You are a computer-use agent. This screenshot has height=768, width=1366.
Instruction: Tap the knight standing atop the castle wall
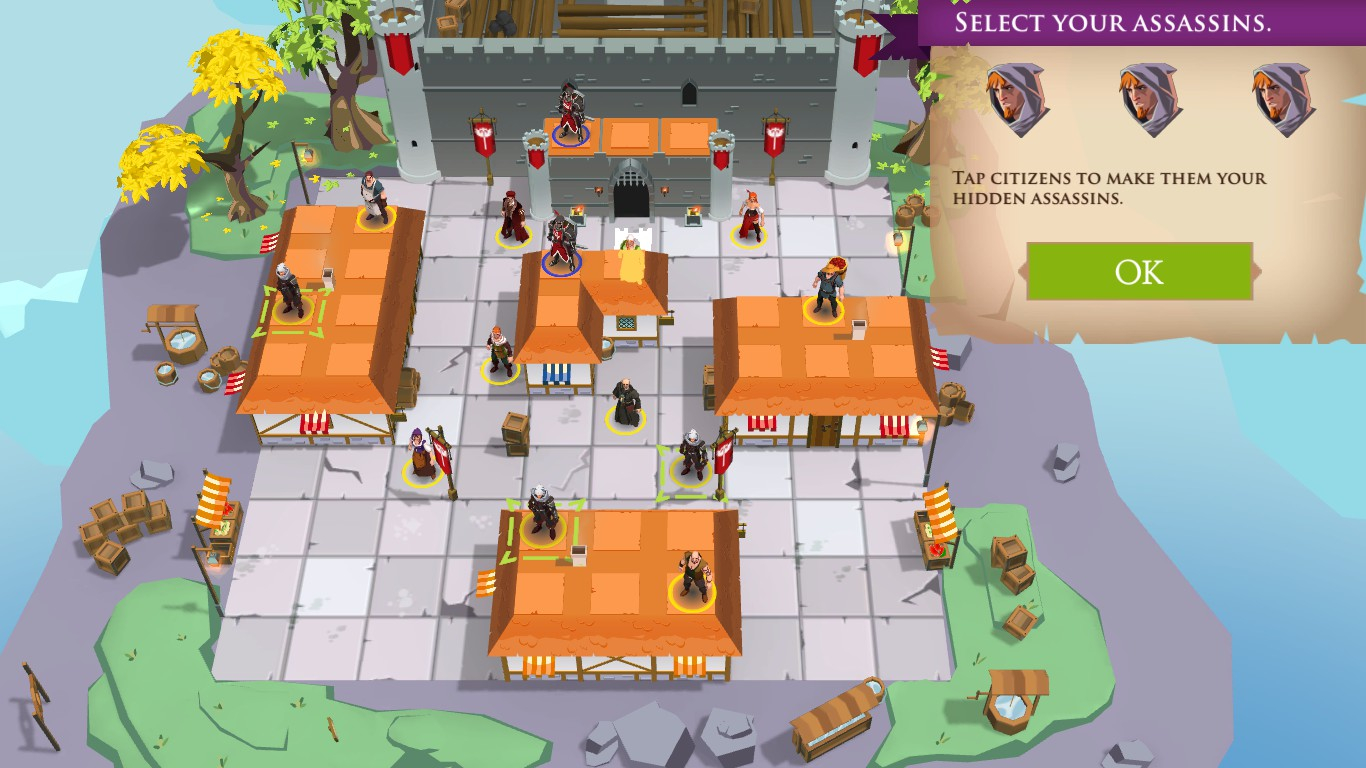coord(570,108)
